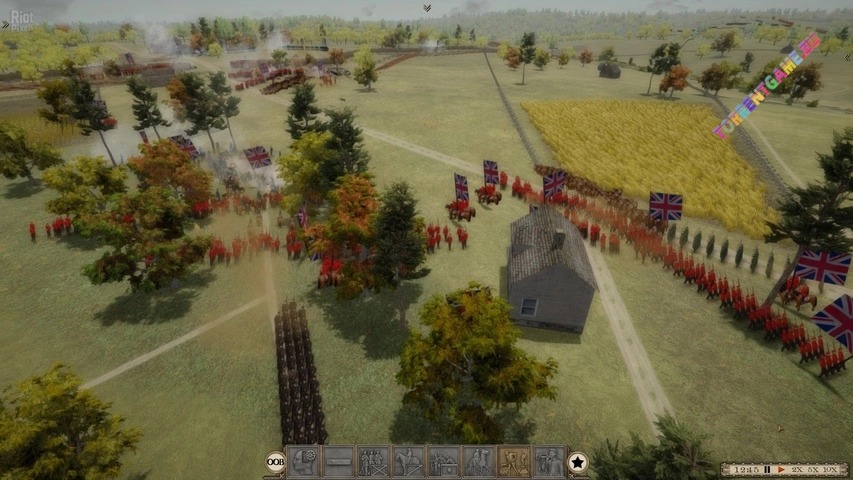Select the artillery crew command icon
The image size is (853, 480).
[443, 461]
